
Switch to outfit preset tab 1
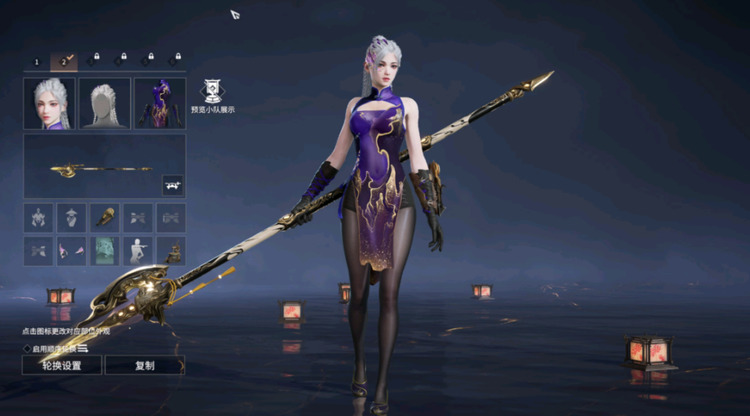click(x=37, y=61)
